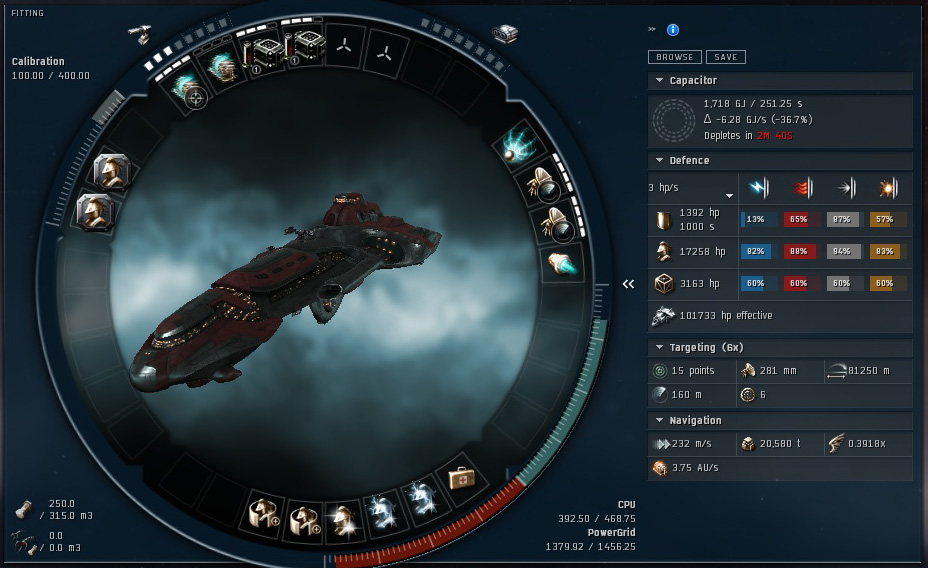Click the drone bay capacity icon
This screenshot has width=928, height=568.
[x=22, y=541]
